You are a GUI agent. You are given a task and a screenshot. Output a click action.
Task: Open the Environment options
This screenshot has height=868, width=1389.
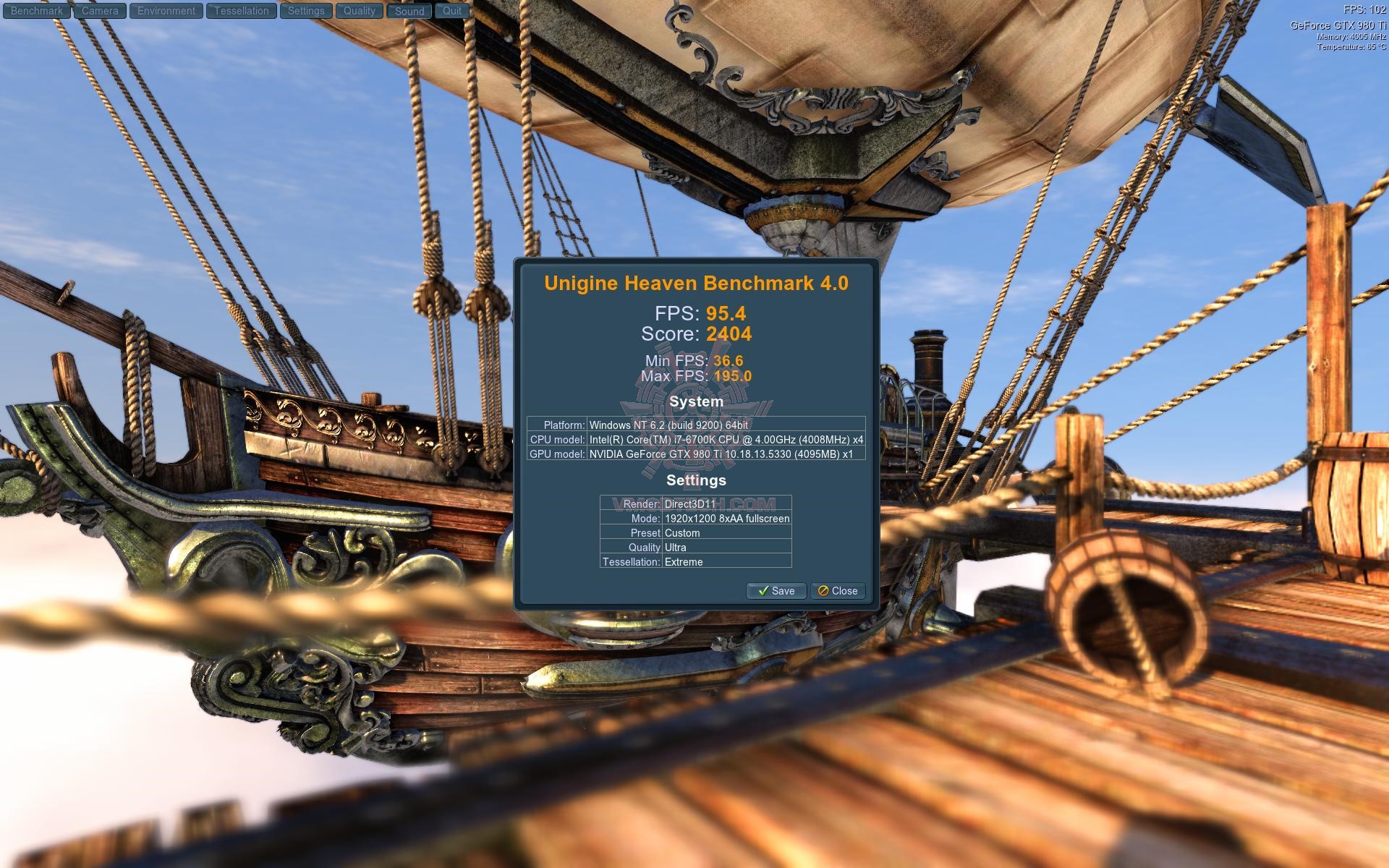coord(166,11)
